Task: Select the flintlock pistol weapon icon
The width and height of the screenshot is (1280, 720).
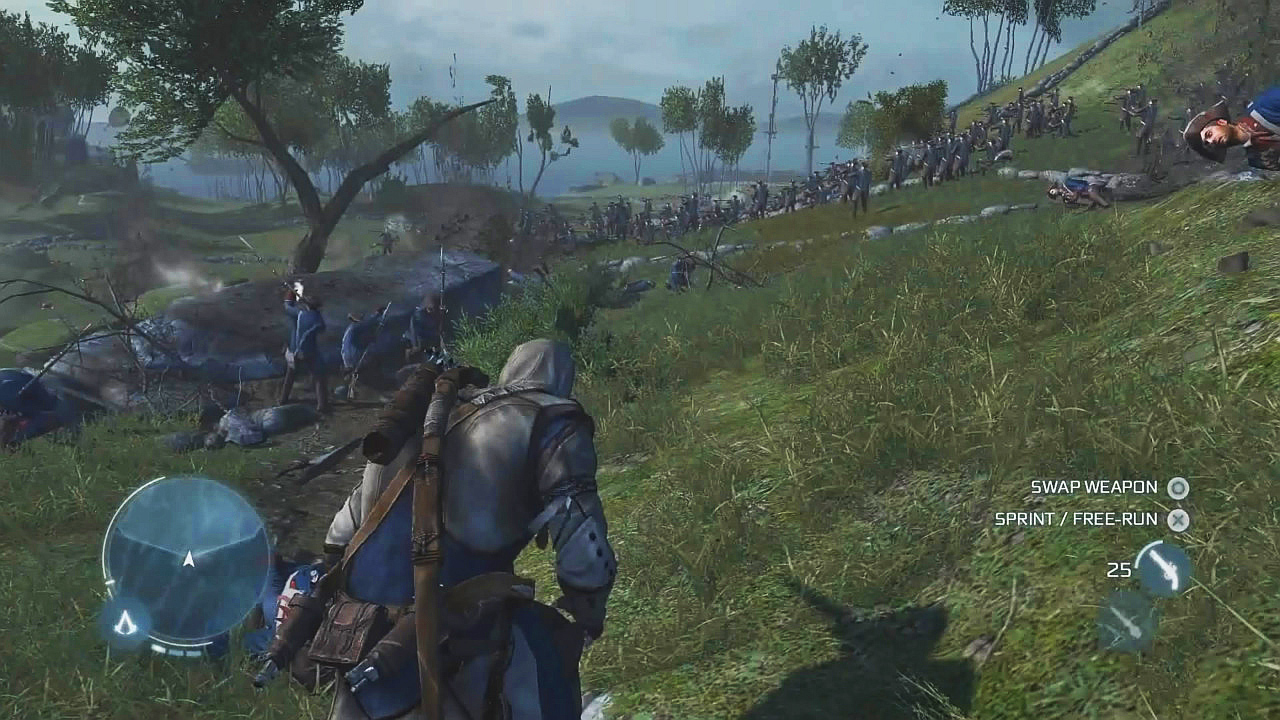Action: [1163, 569]
